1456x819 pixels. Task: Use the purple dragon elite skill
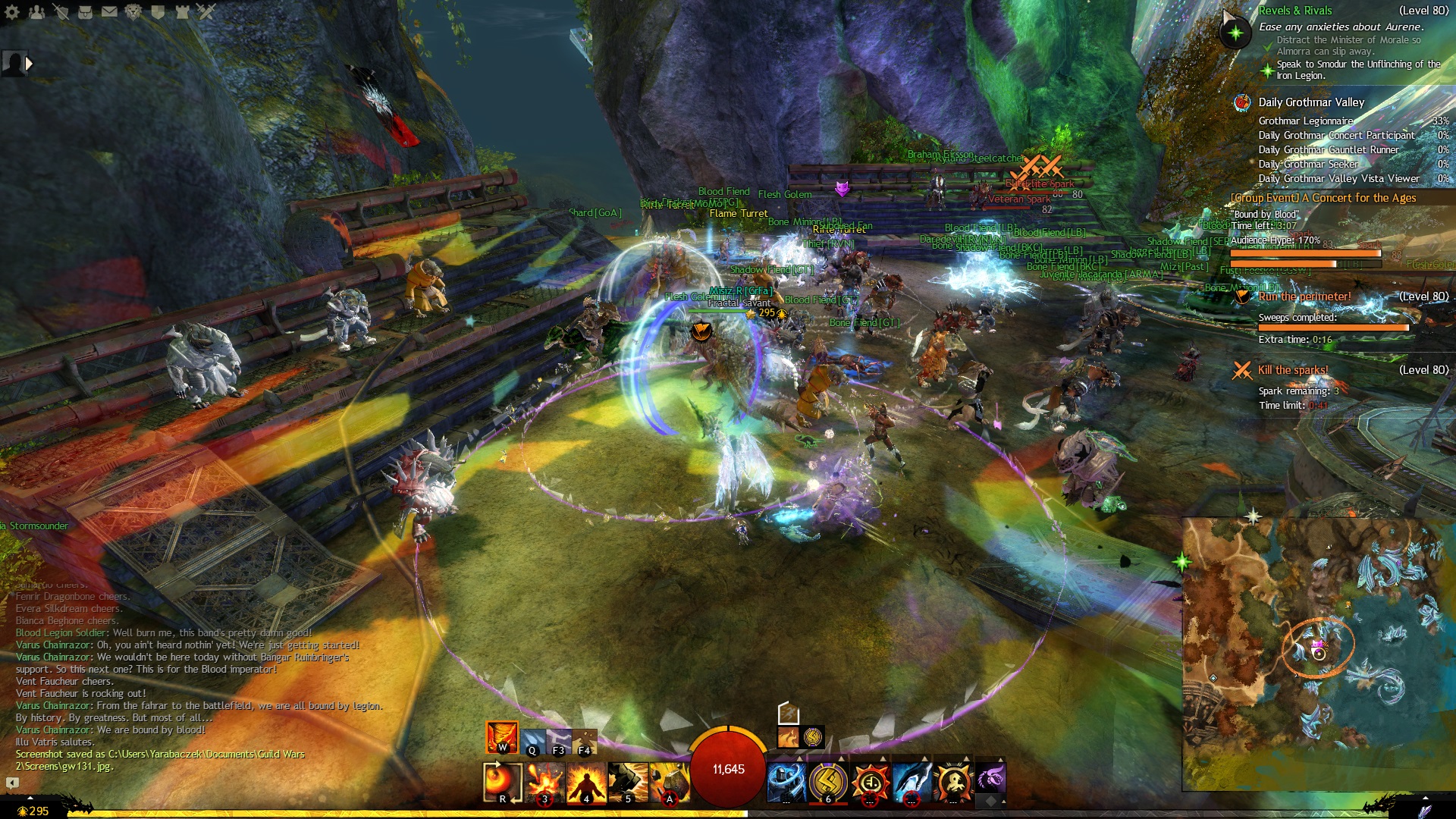pos(990,778)
